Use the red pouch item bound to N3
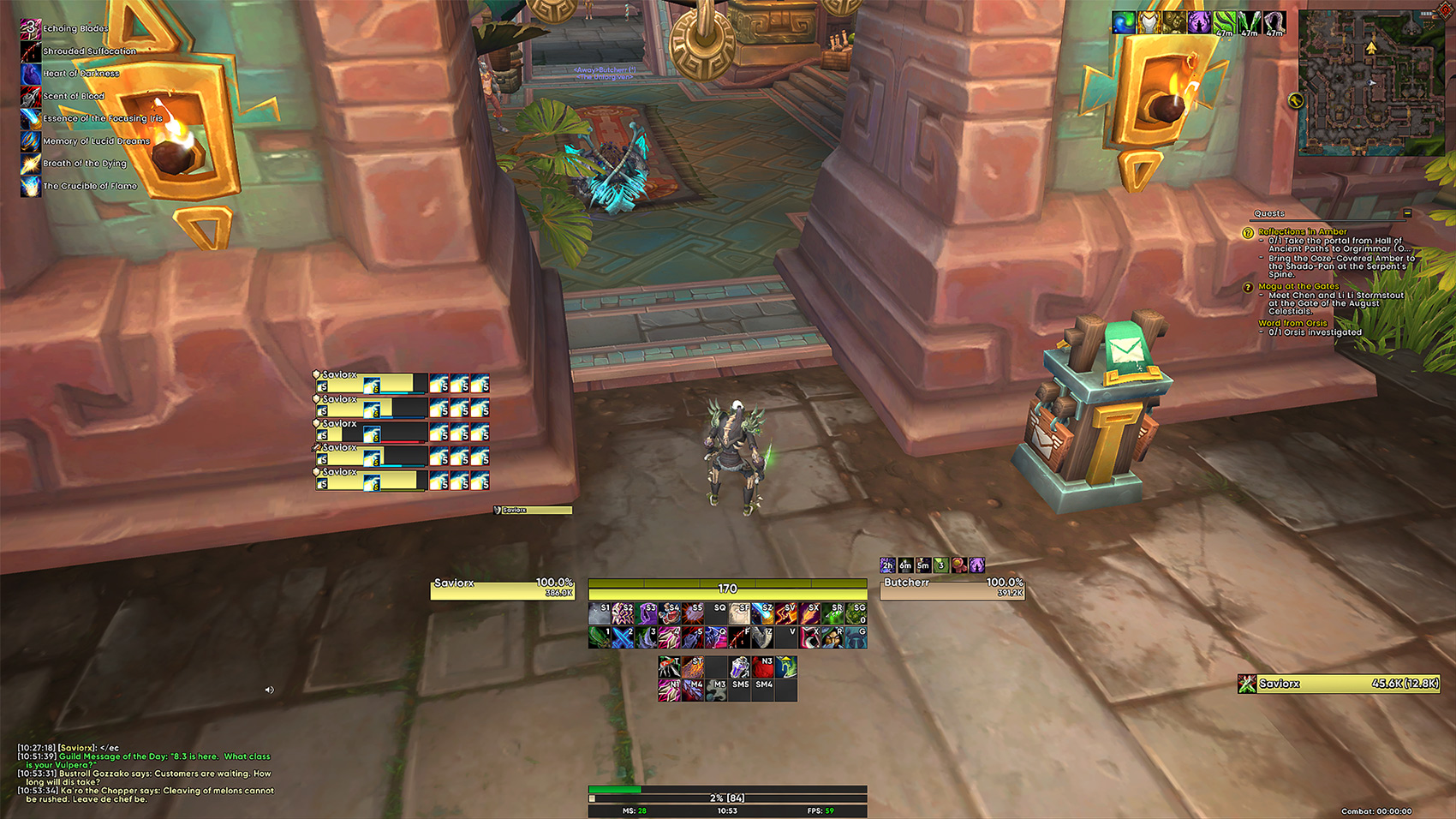Viewport: 1456px width, 819px height. [763, 667]
